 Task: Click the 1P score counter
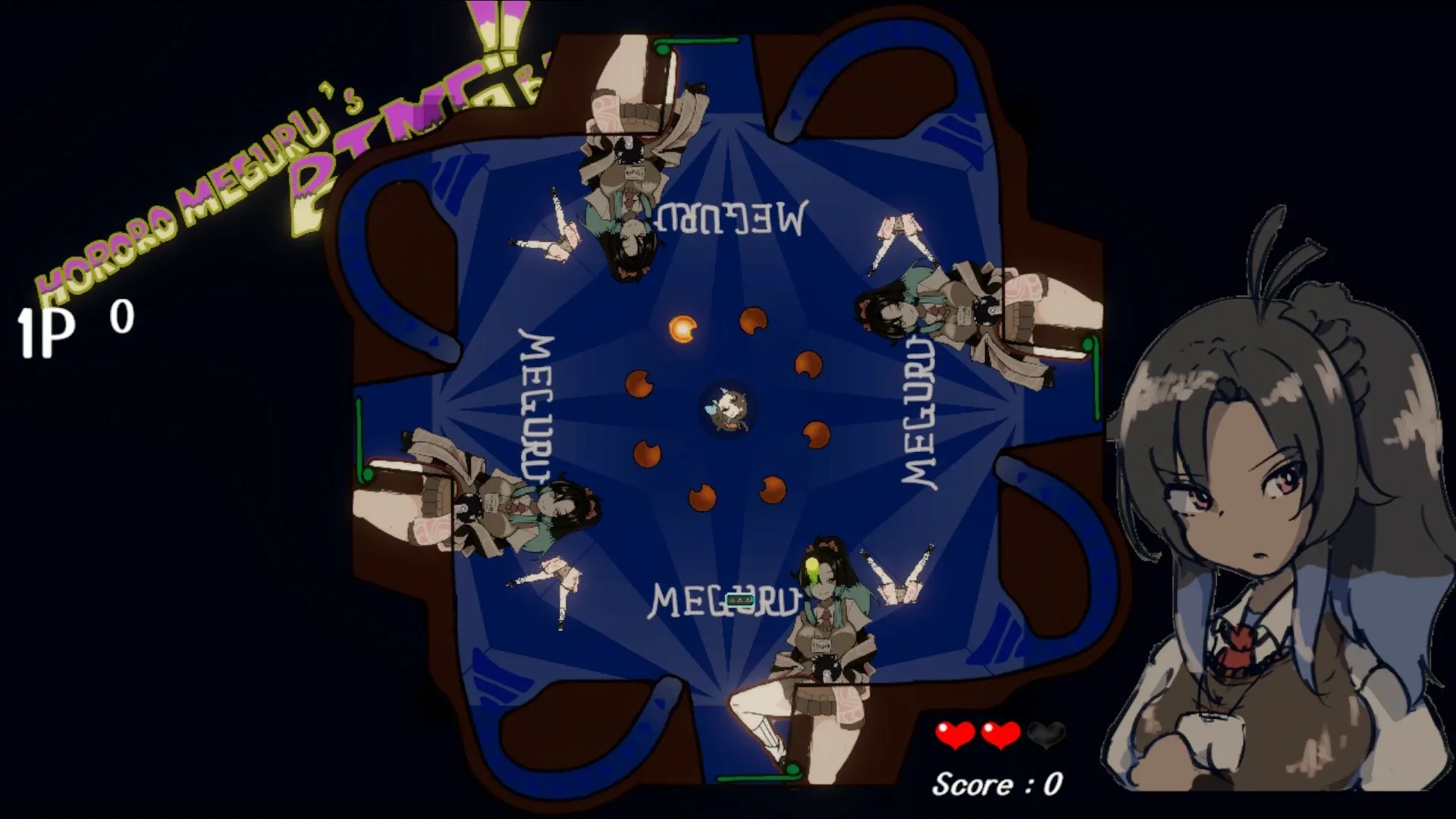[61, 326]
